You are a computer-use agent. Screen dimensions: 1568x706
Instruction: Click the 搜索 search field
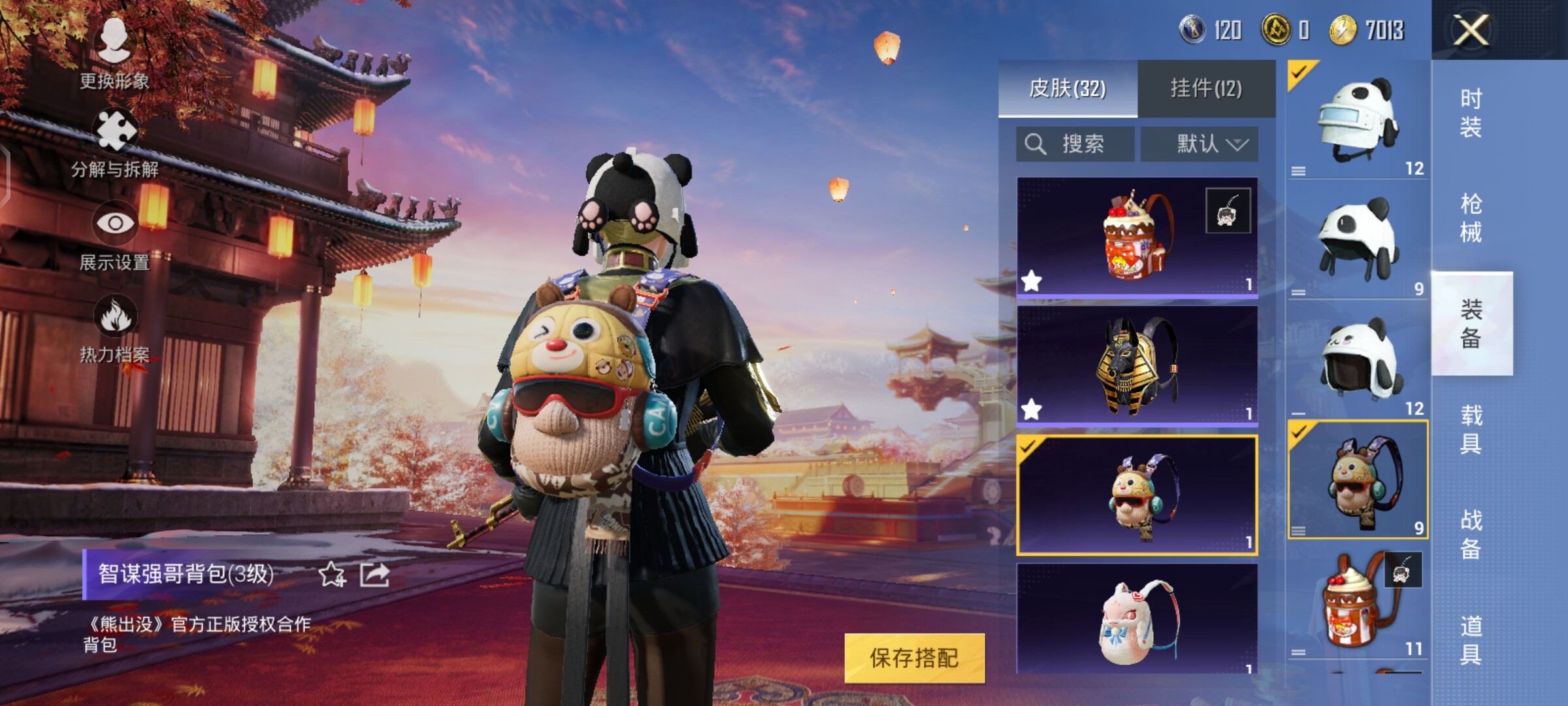click(x=1075, y=144)
